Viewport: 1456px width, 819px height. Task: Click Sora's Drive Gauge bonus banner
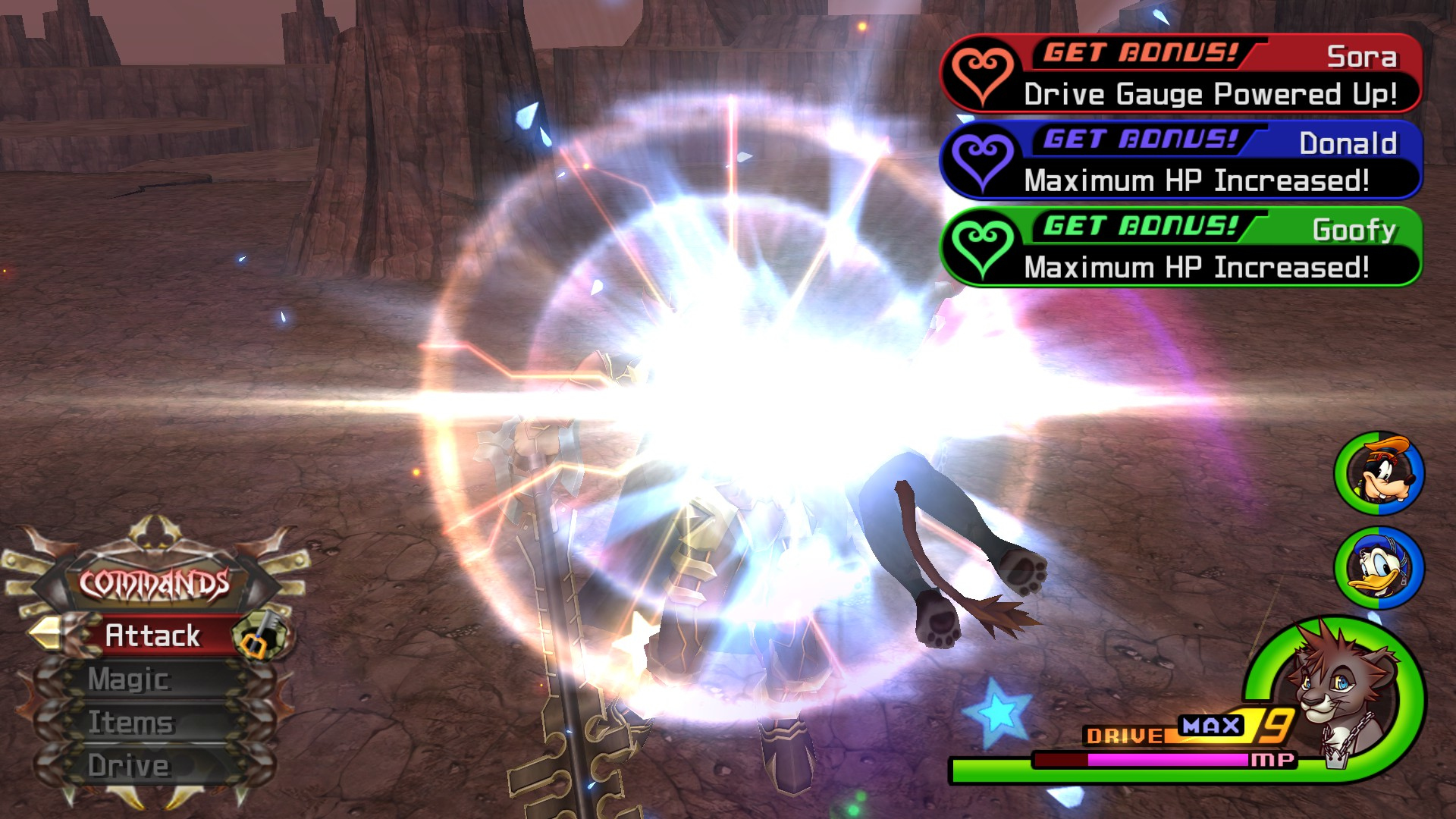click(1181, 74)
